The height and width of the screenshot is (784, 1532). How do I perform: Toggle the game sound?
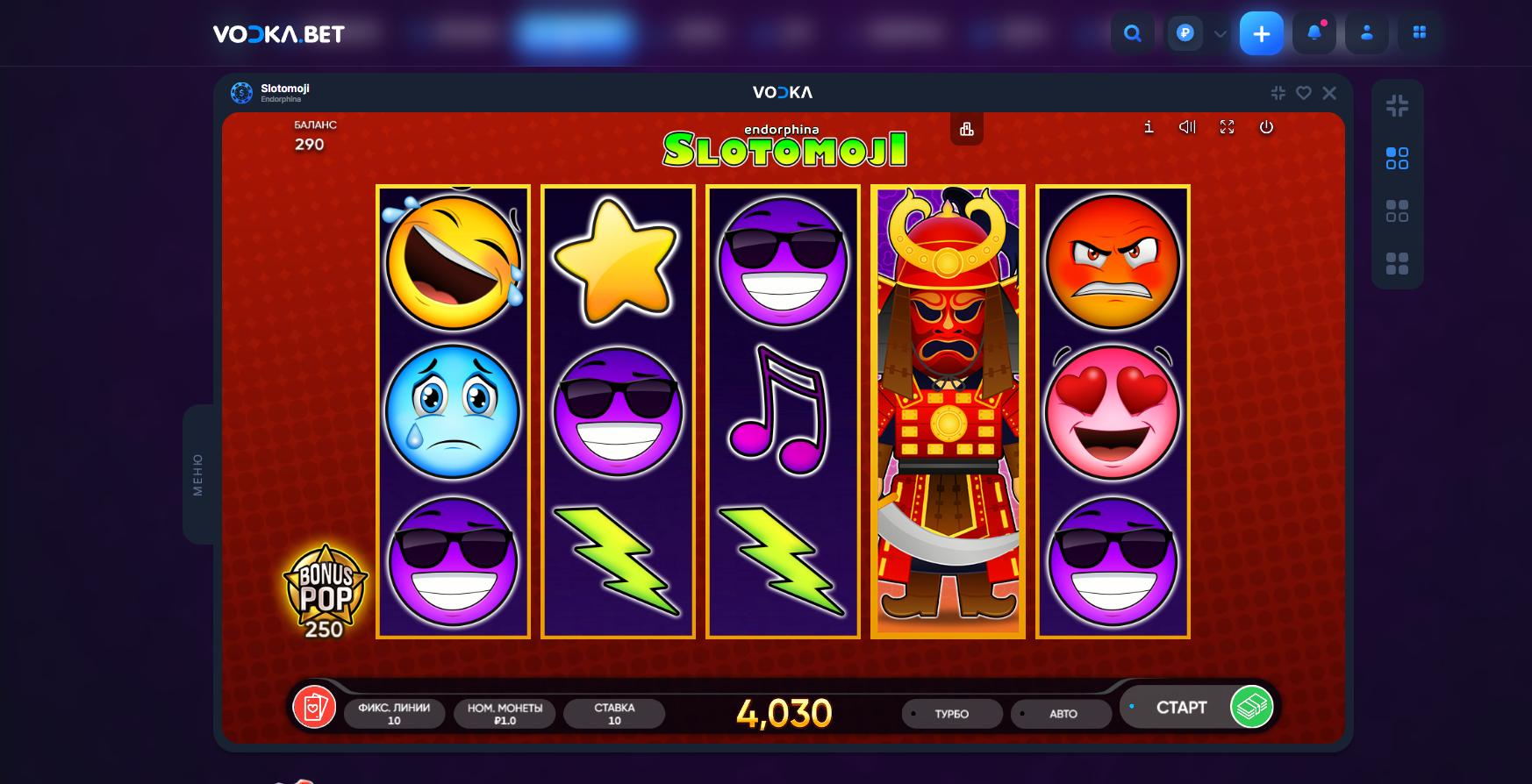(x=1187, y=127)
